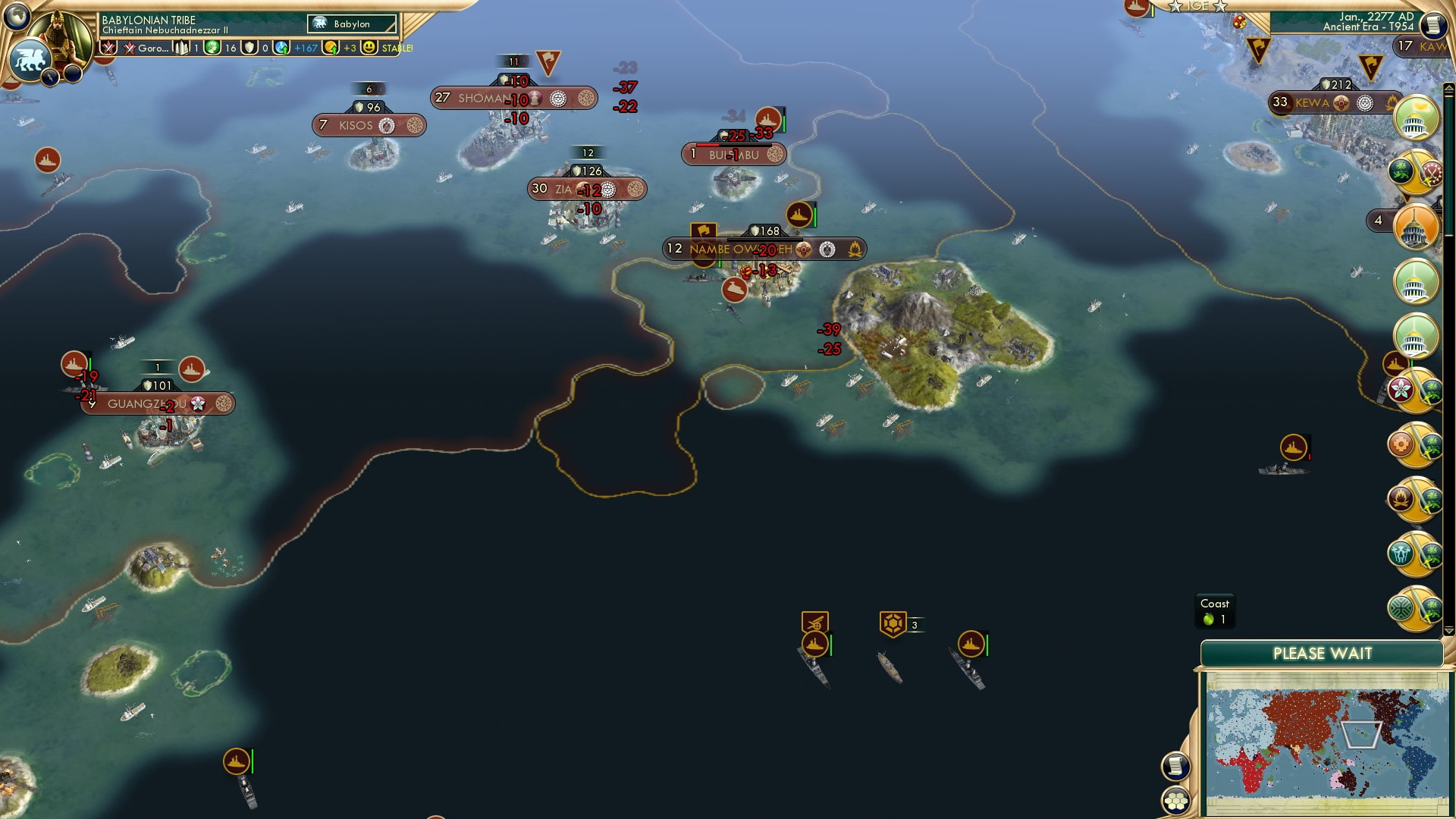The image size is (1456, 819).
Task: Click Chieftain Nebuchadnezzar's leader portrait
Action: pos(59,34)
